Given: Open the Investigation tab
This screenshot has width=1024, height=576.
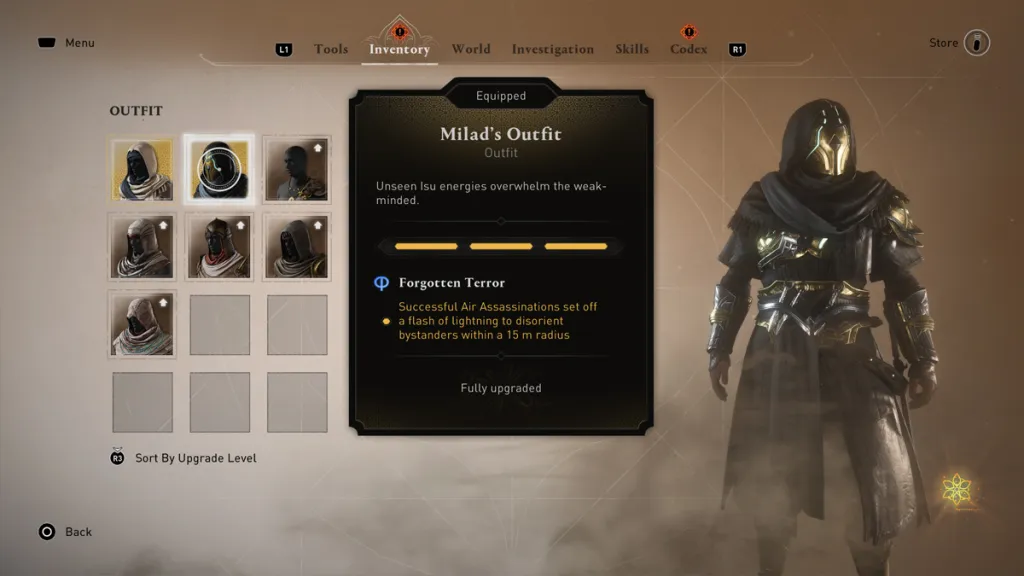Looking at the screenshot, I should point(552,49).
